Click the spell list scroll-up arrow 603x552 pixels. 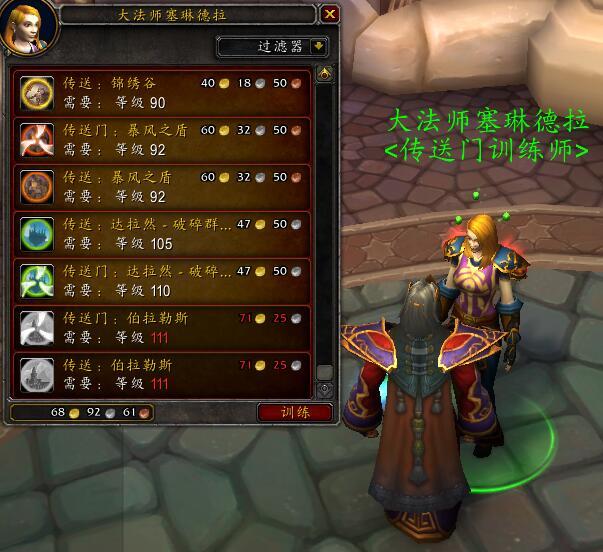point(324,74)
